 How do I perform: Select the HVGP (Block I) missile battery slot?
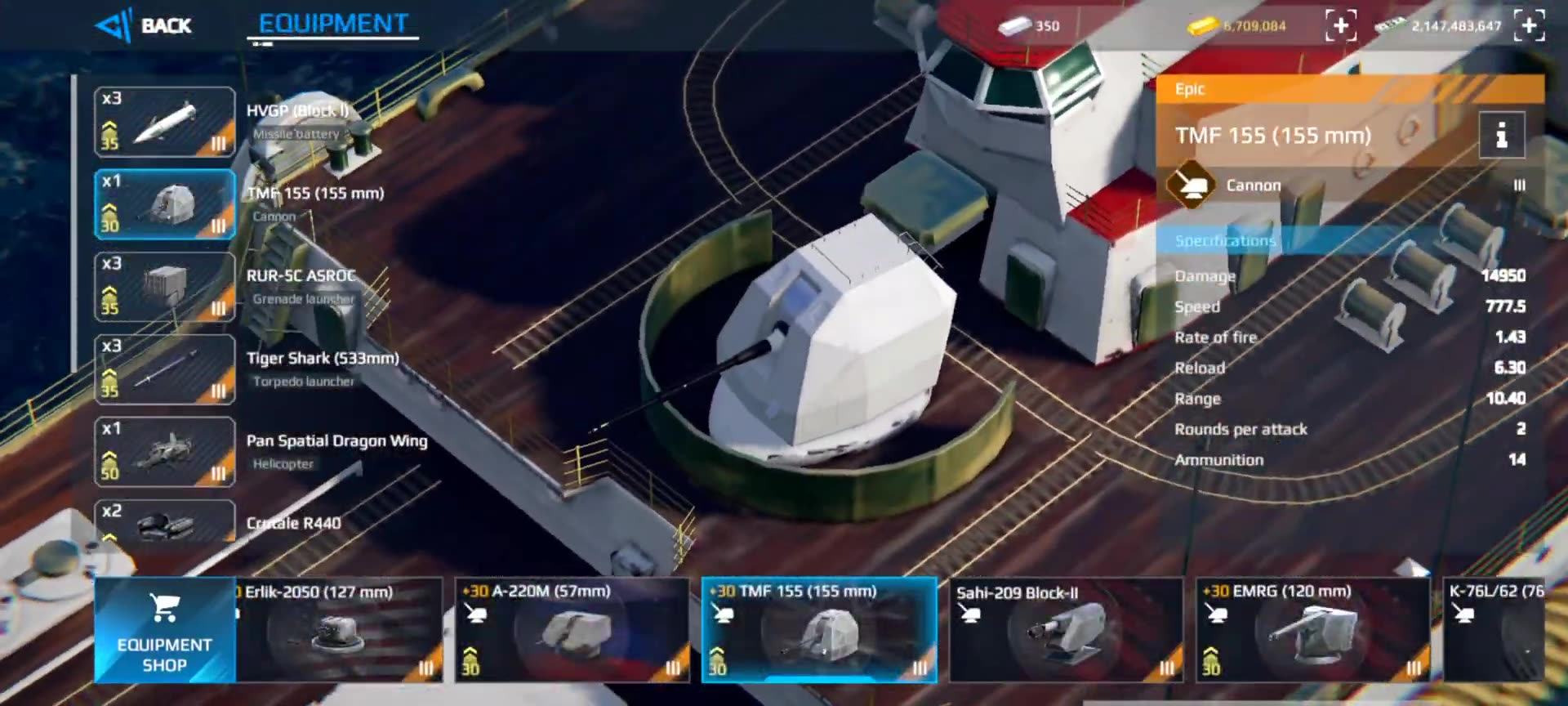(x=165, y=123)
